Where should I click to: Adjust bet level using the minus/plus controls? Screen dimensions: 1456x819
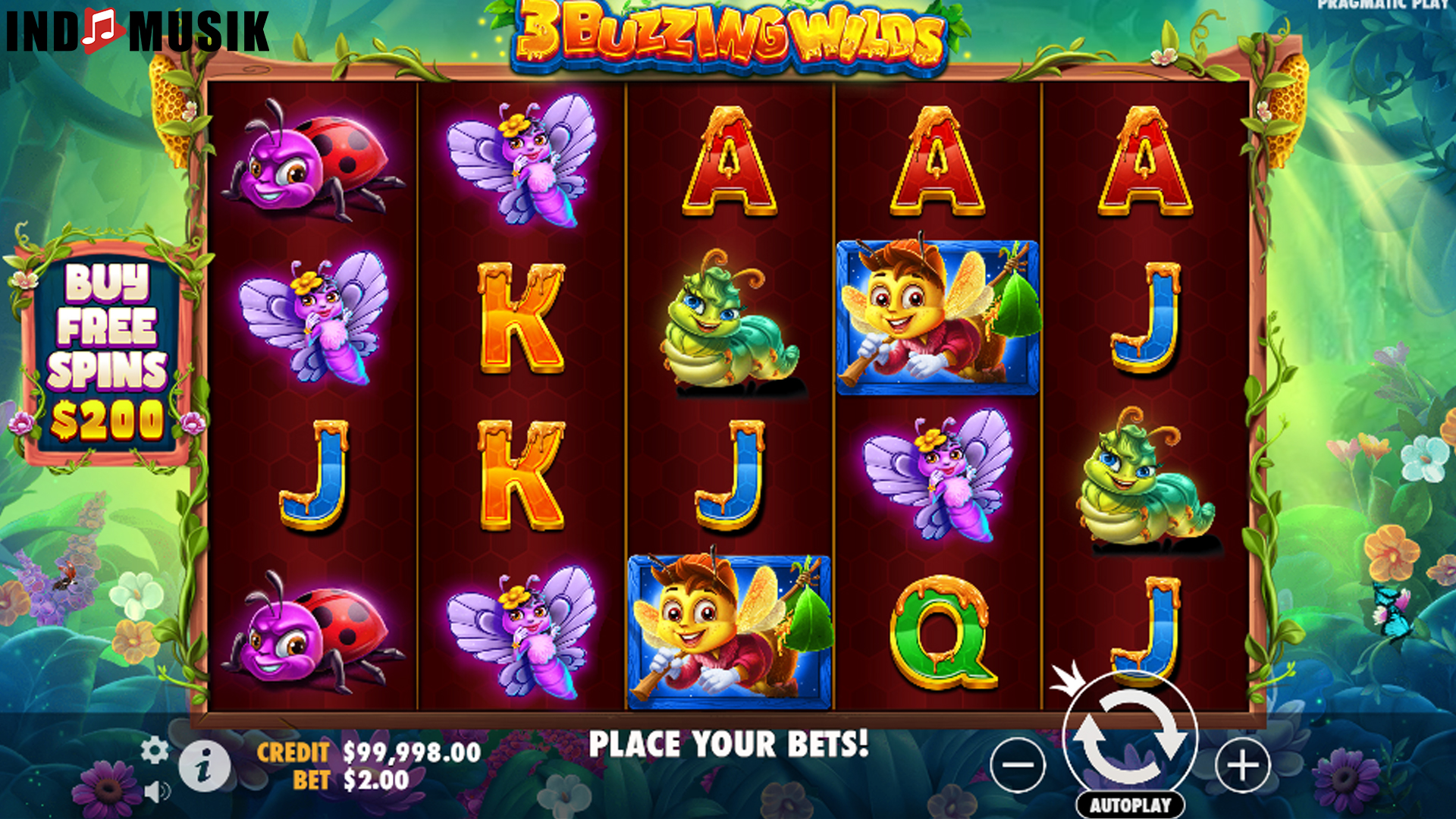1020,766
